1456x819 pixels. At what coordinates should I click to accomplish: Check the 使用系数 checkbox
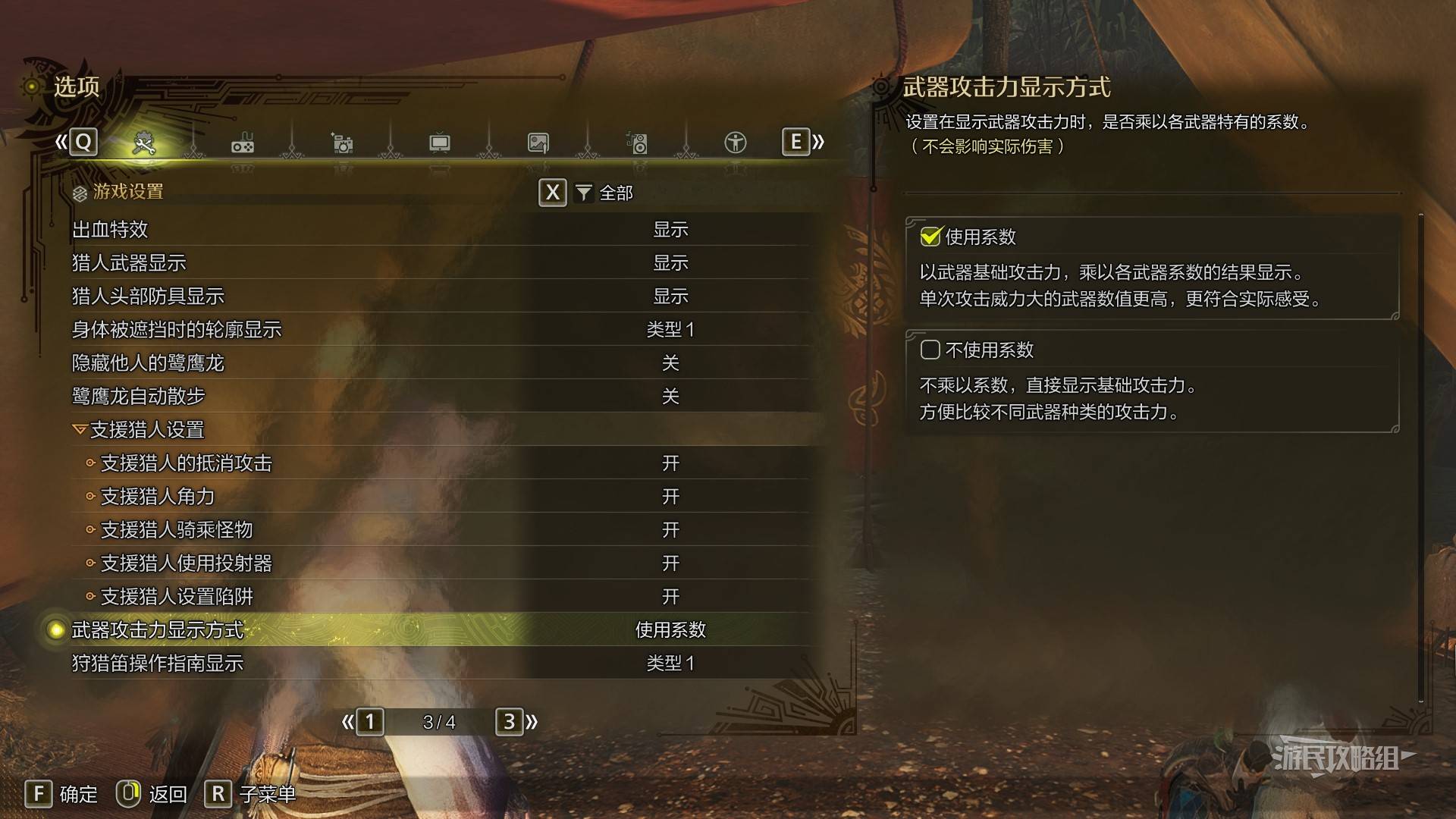pyautogui.click(x=930, y=237)
